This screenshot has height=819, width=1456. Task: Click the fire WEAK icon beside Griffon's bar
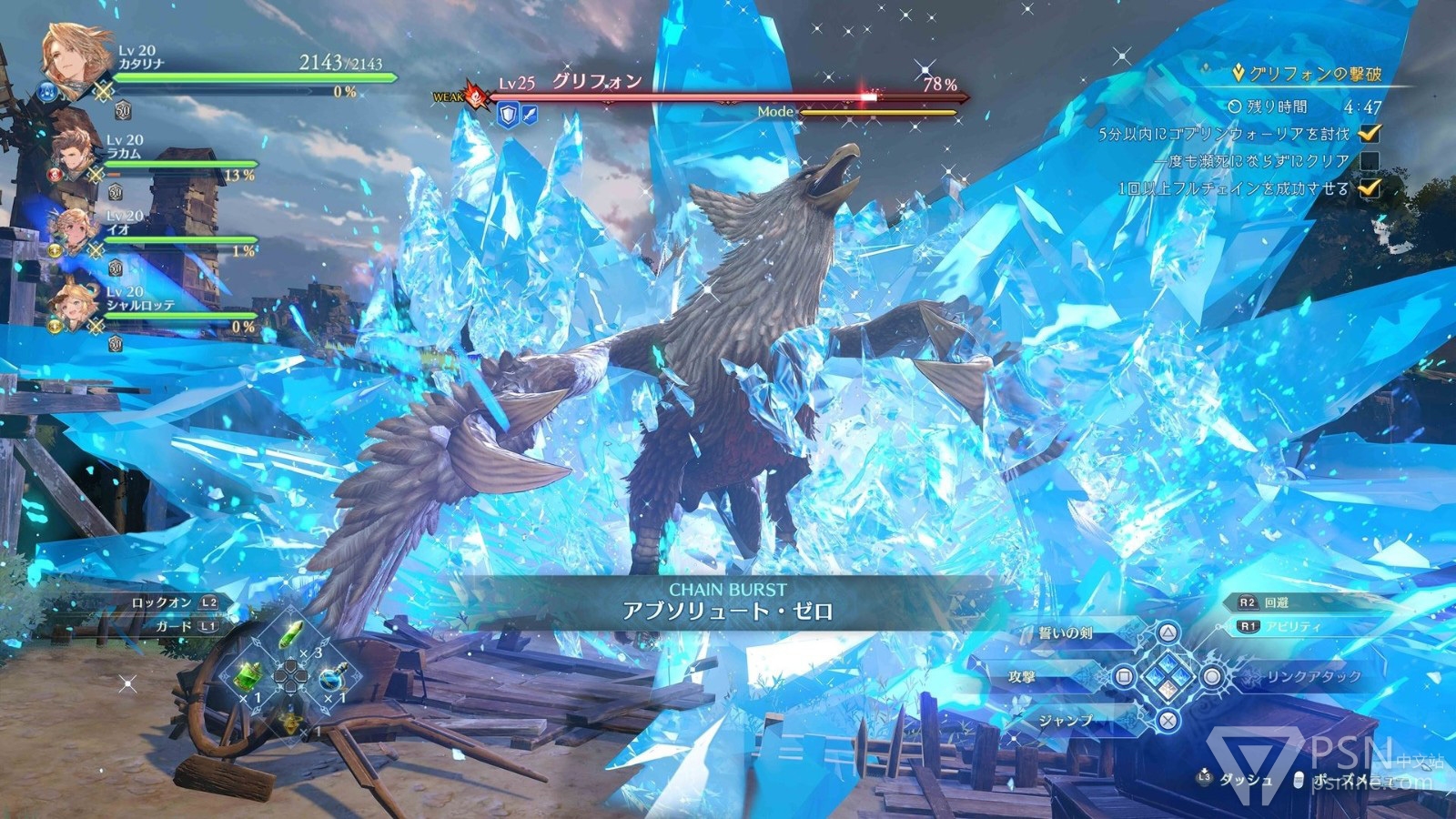click(x=474, y=95)
